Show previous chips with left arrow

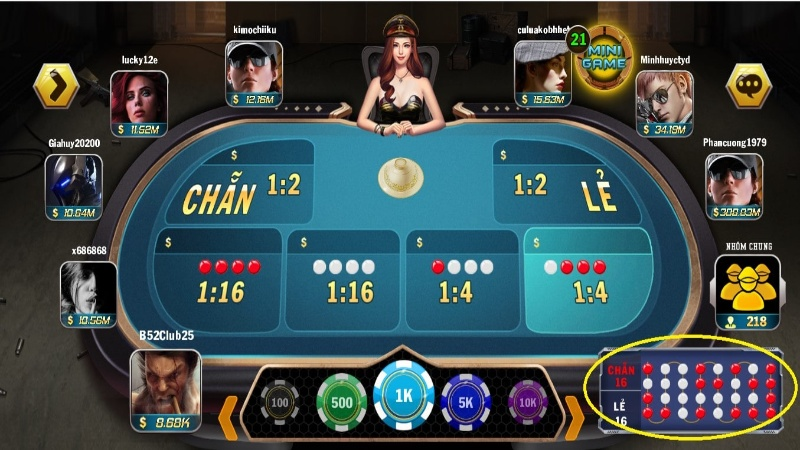click(x=228, y=412)
